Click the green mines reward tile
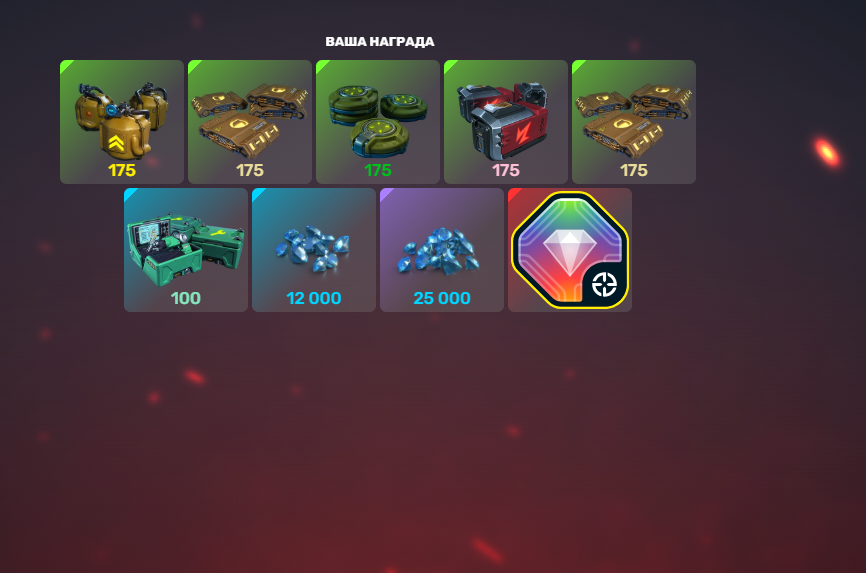Viewport: 866px width, 573px height. [378, 122]
